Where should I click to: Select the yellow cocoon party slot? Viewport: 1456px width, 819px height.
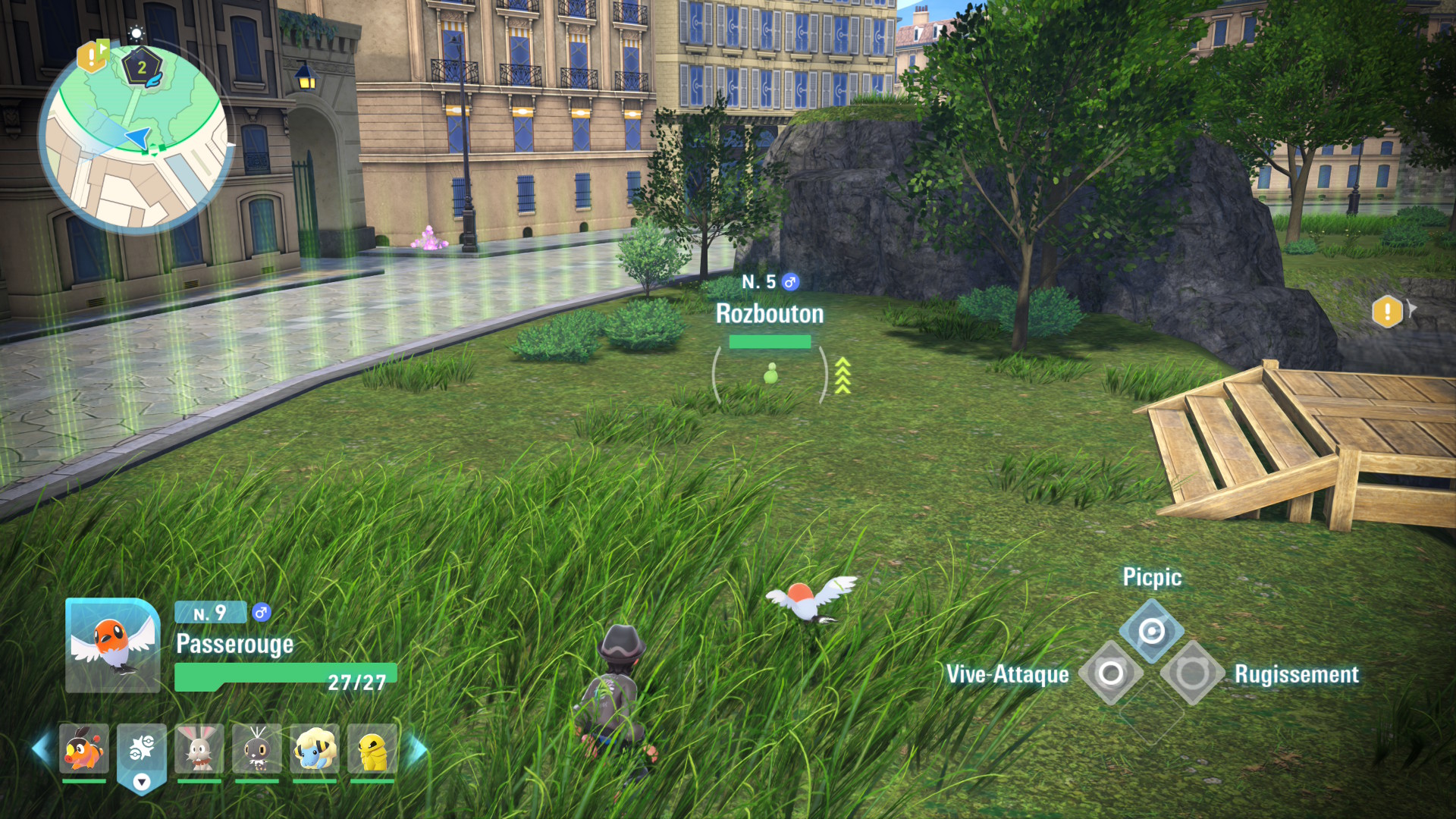pos(372,748)
